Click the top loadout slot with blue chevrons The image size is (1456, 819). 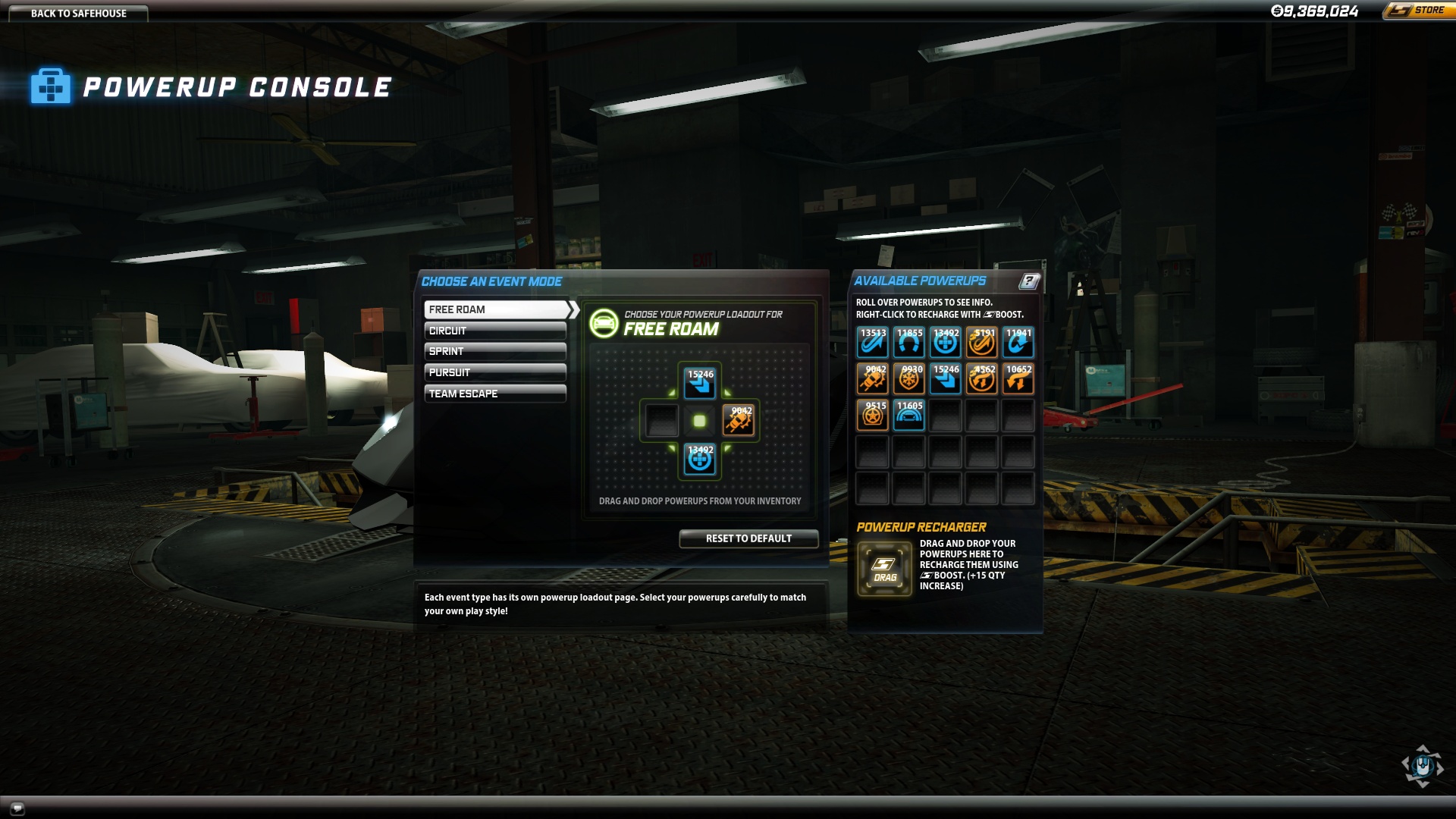click(x=700, y=383)
